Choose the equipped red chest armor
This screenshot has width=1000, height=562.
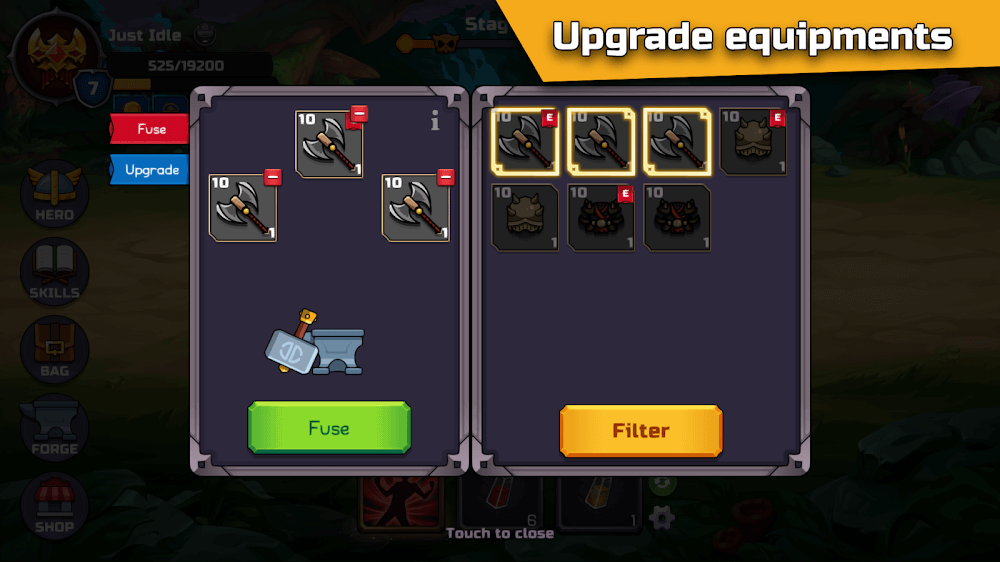(x=601, y=217)
